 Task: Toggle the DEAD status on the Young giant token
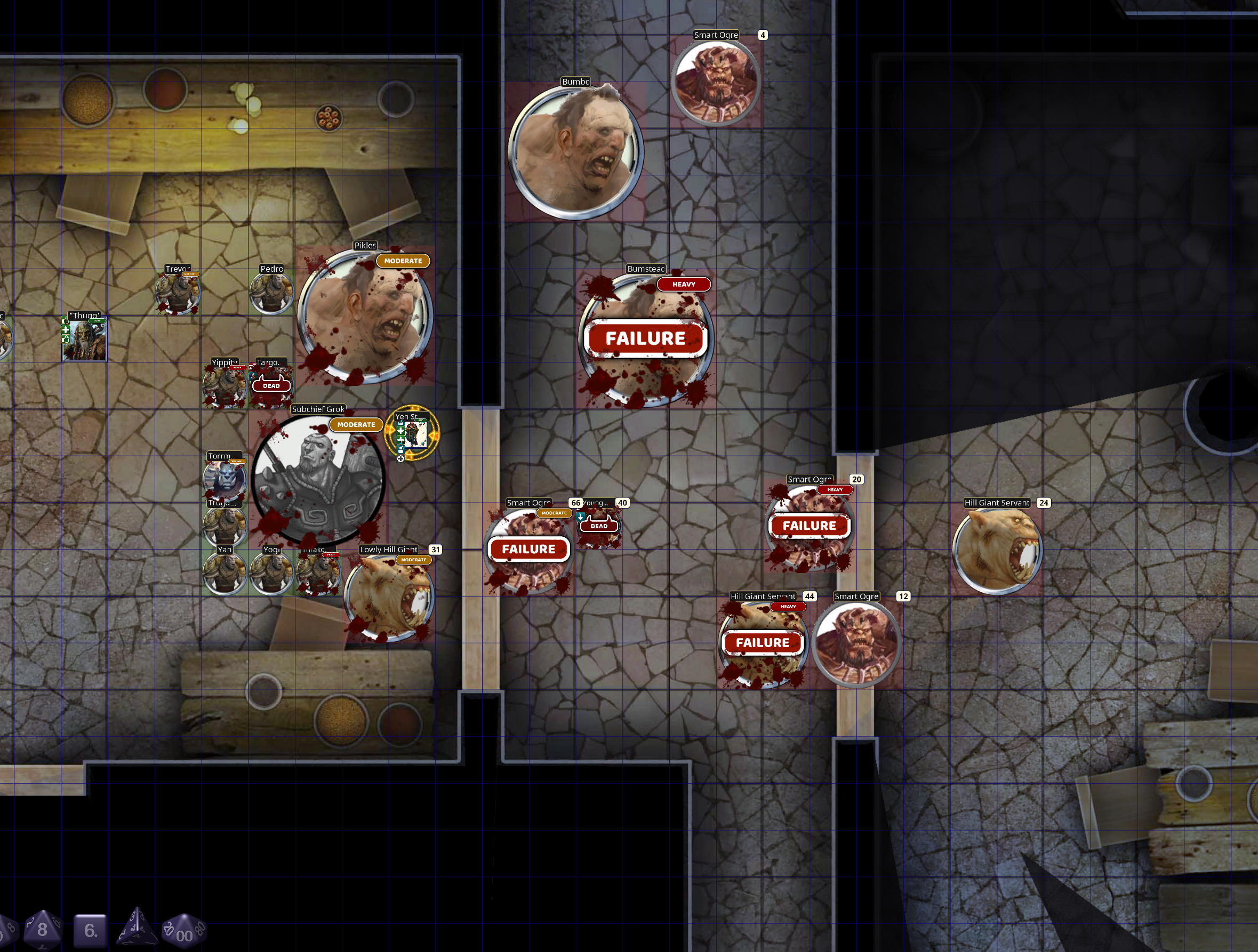pos(599,526)
